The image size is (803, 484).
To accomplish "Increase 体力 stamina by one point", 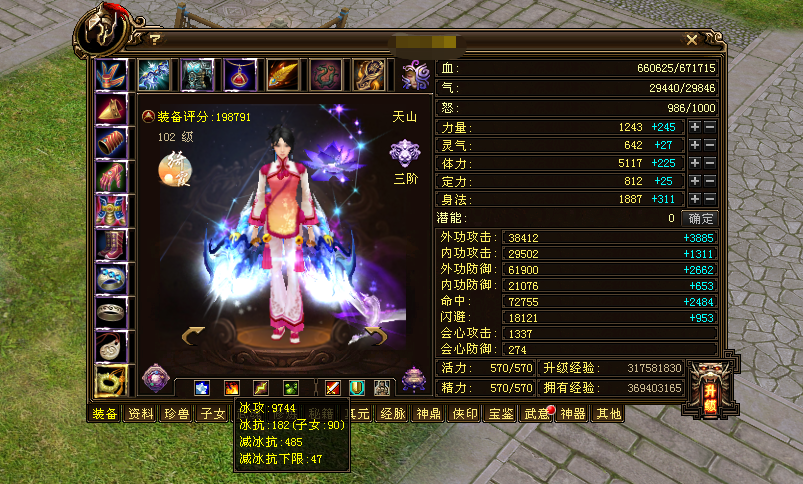I will tap(695, 164).
